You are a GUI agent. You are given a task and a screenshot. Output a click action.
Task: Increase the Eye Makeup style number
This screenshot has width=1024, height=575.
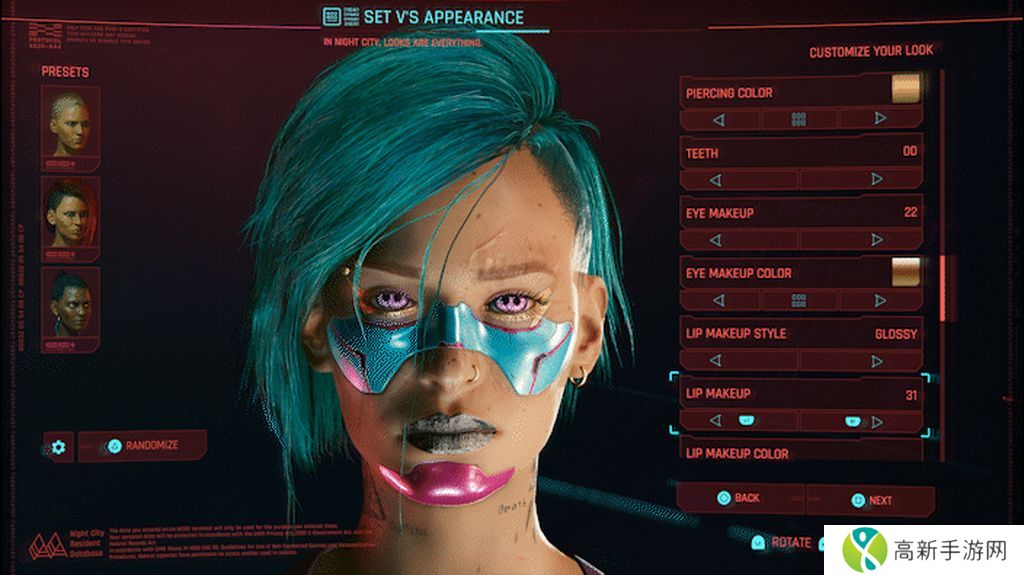tap(877, 240)
